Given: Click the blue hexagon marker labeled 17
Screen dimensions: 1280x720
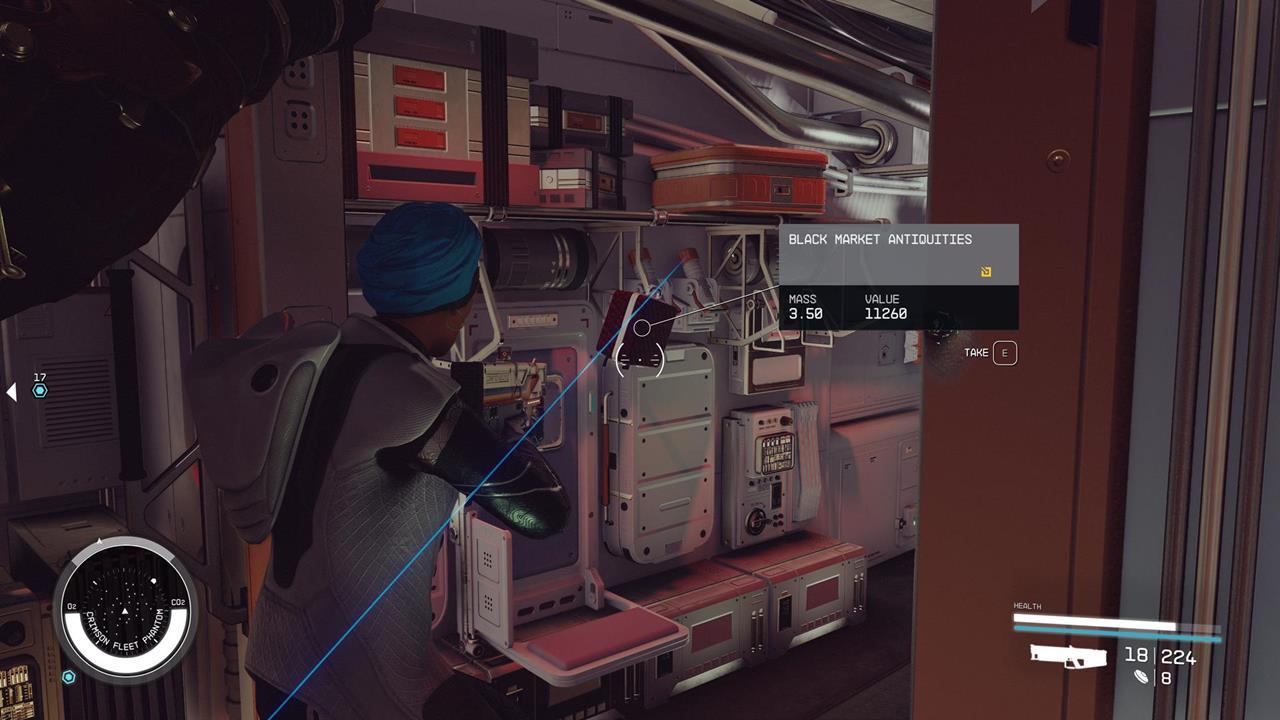Looking at the screenshot, I should tap(40, 391).
